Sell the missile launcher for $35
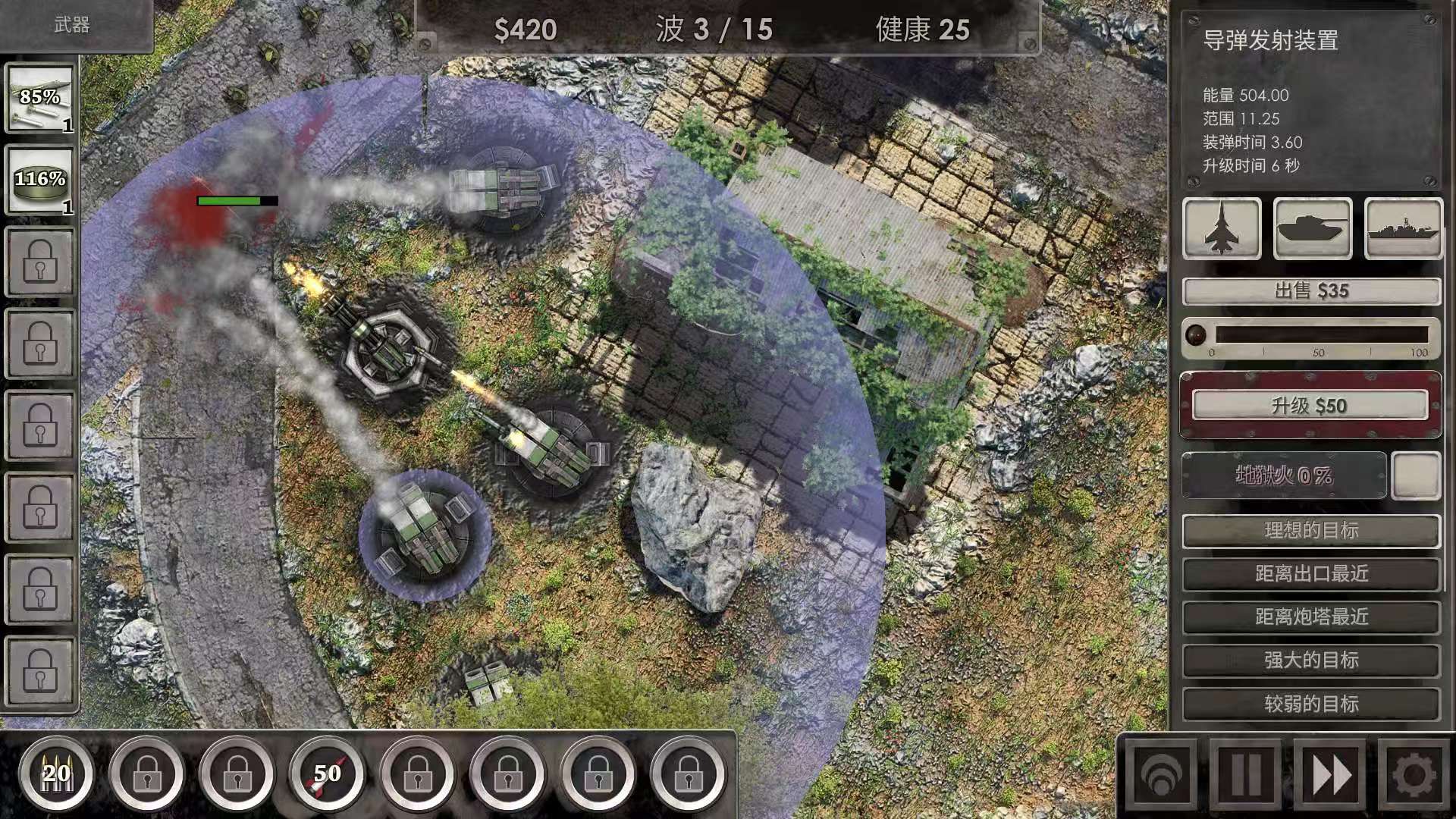The width and height of the screenshot is (1456, 819). tap(1308, 290)
